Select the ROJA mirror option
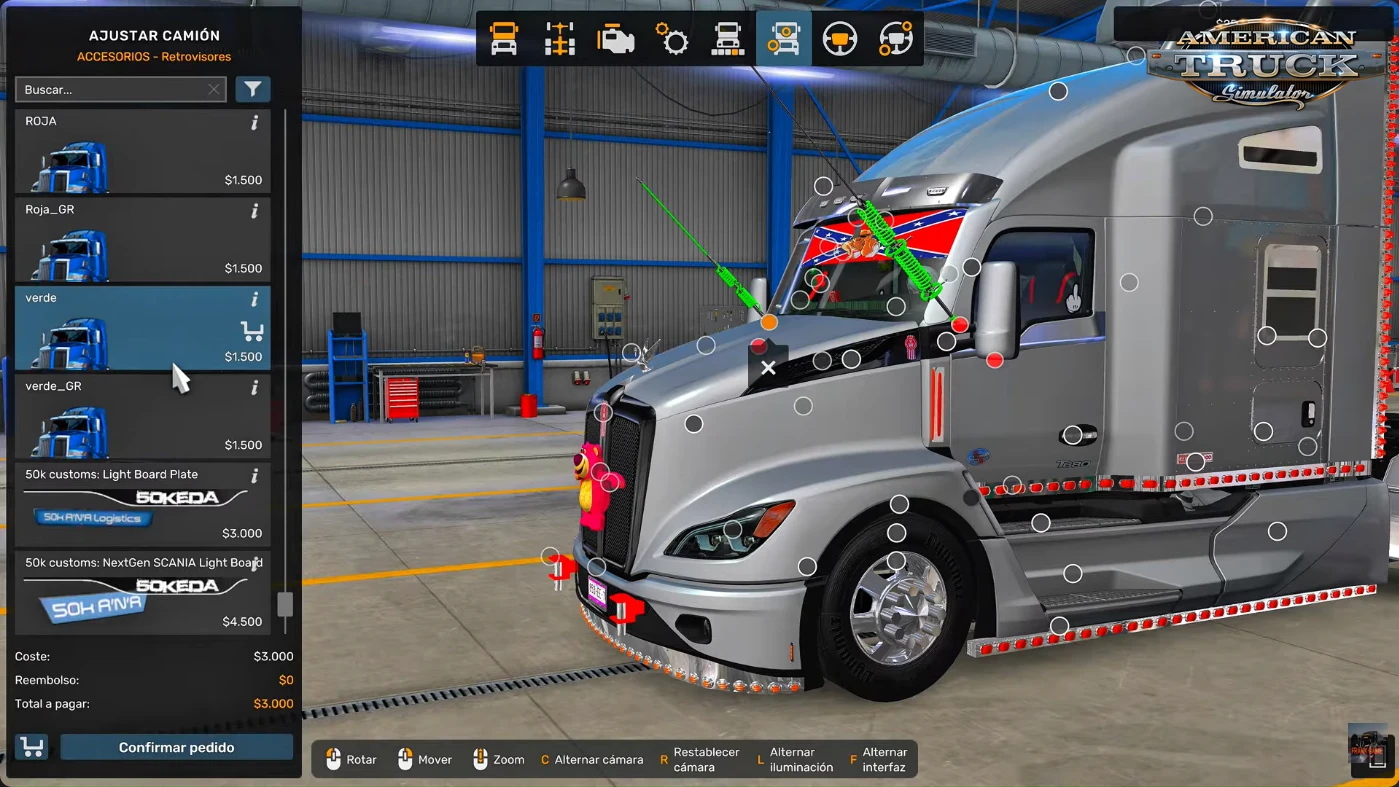The height and width of the screenshot is (787, 1399). 142,151
